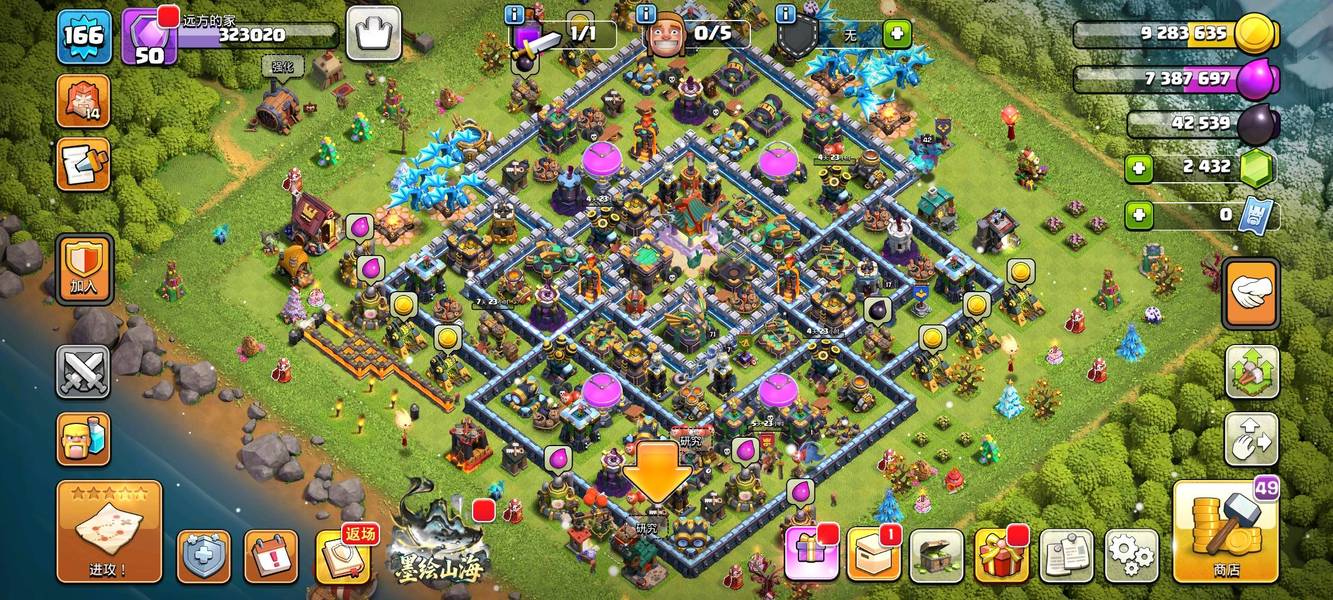Open the orange glove button
Screen dimensions: 1333x600
[x=1251, y=294]
